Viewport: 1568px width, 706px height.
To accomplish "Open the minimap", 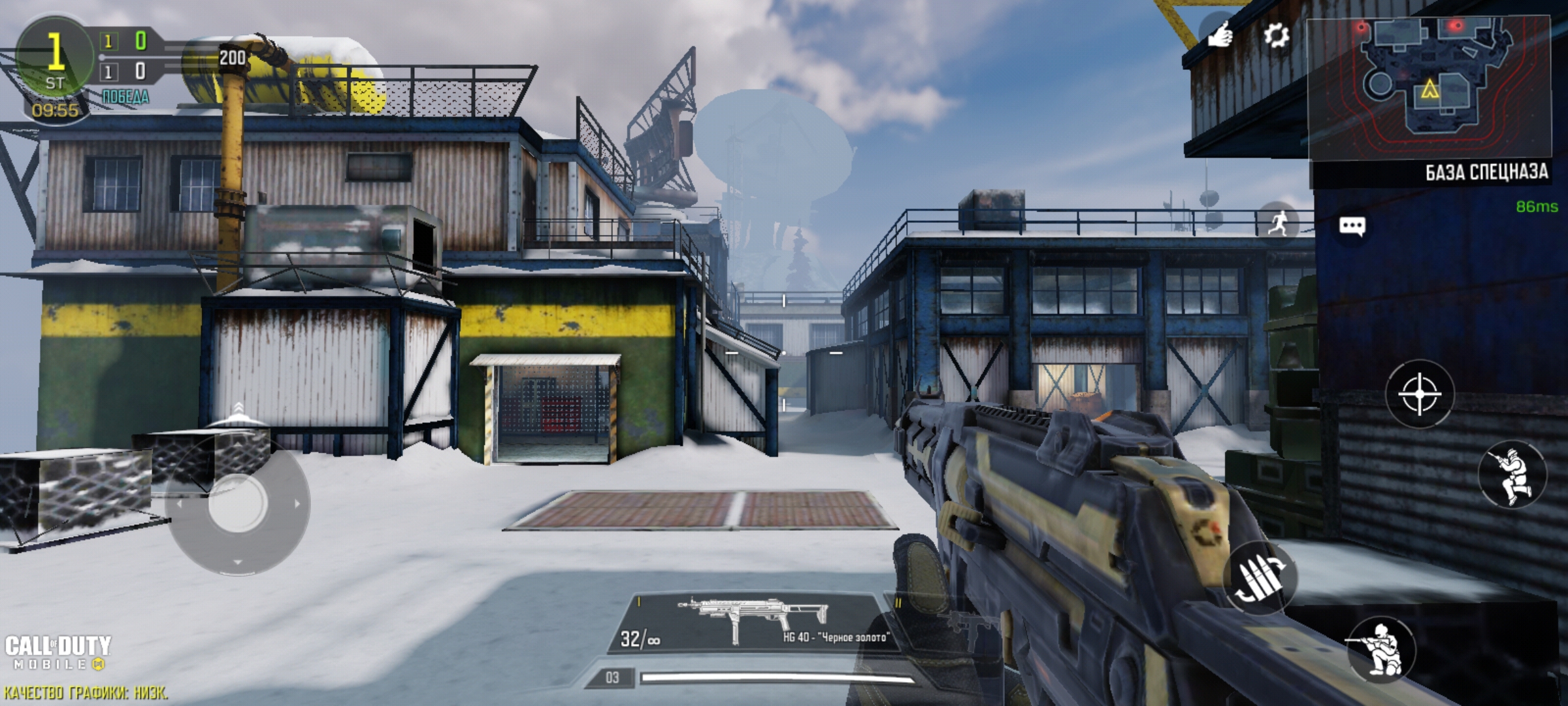I will click(1429, 88).
